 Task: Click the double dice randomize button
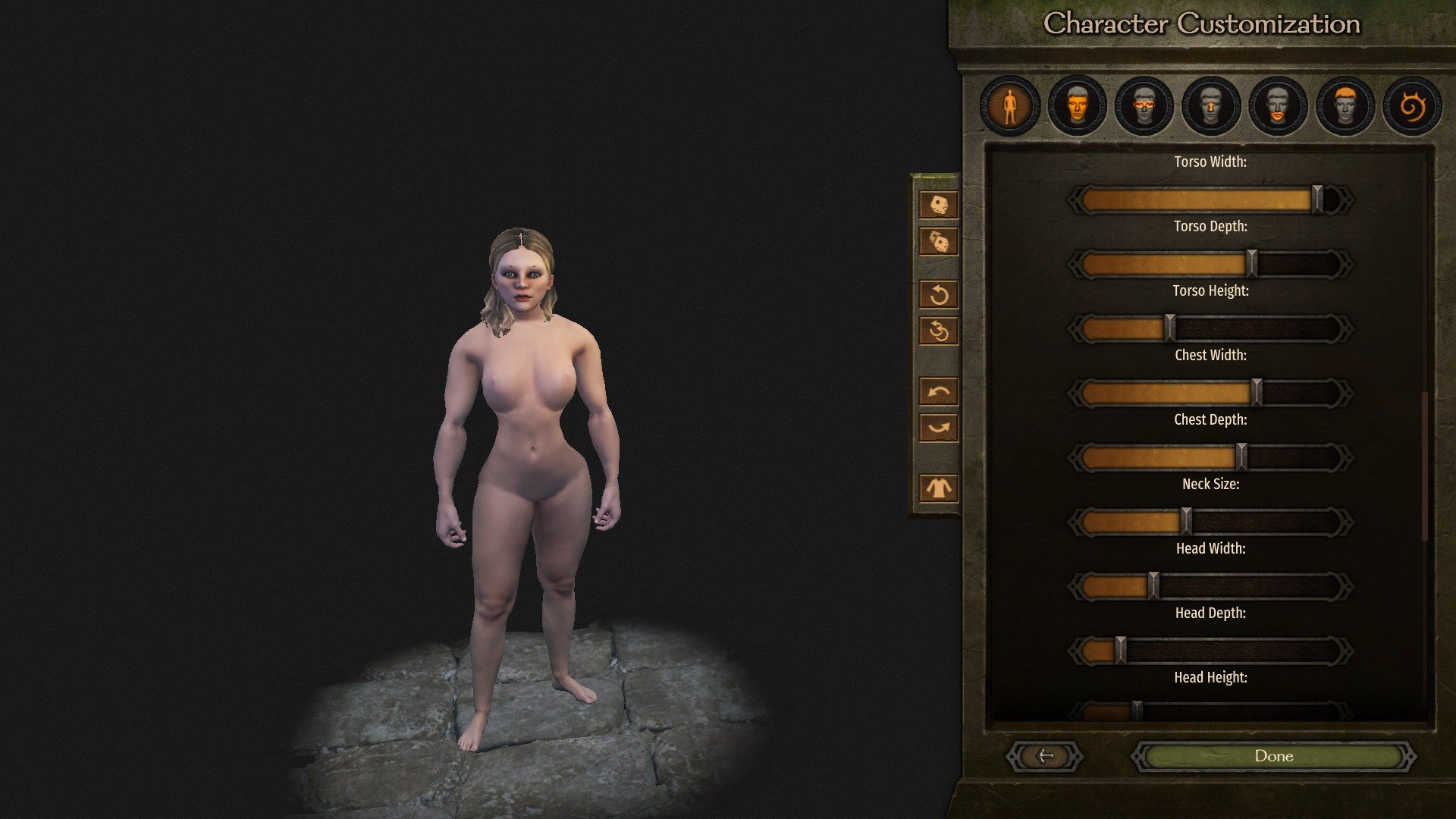point(939,242)
